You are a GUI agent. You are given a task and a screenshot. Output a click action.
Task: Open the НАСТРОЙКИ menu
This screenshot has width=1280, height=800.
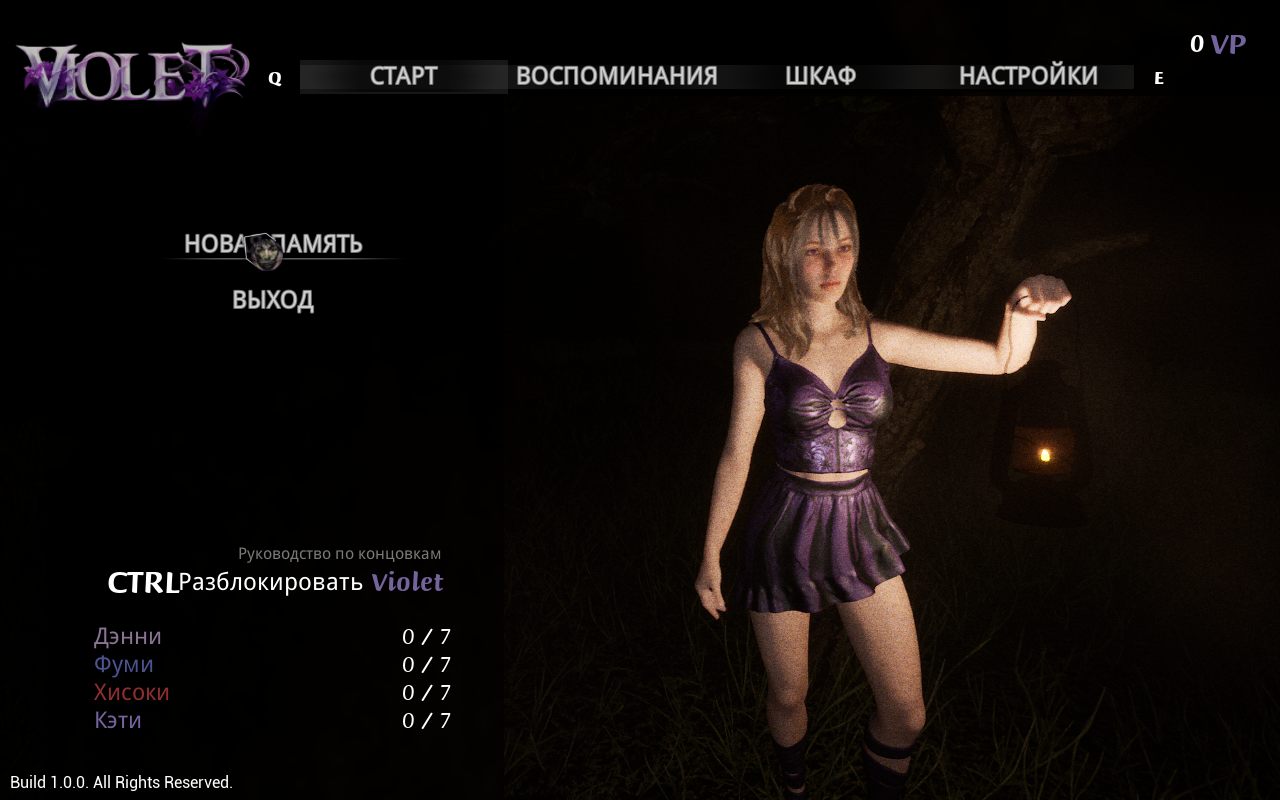click(x=1028, y=75)
